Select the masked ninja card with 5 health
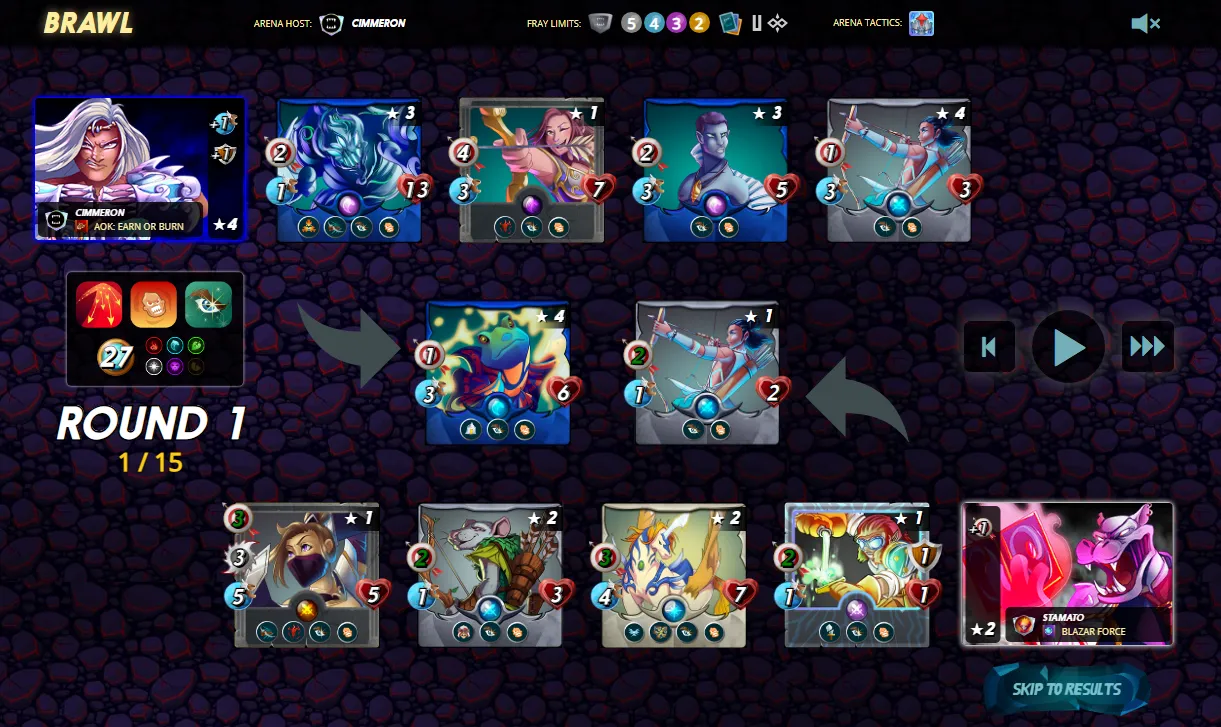Viewport: 1221px width, 727px height. [307, 575]
